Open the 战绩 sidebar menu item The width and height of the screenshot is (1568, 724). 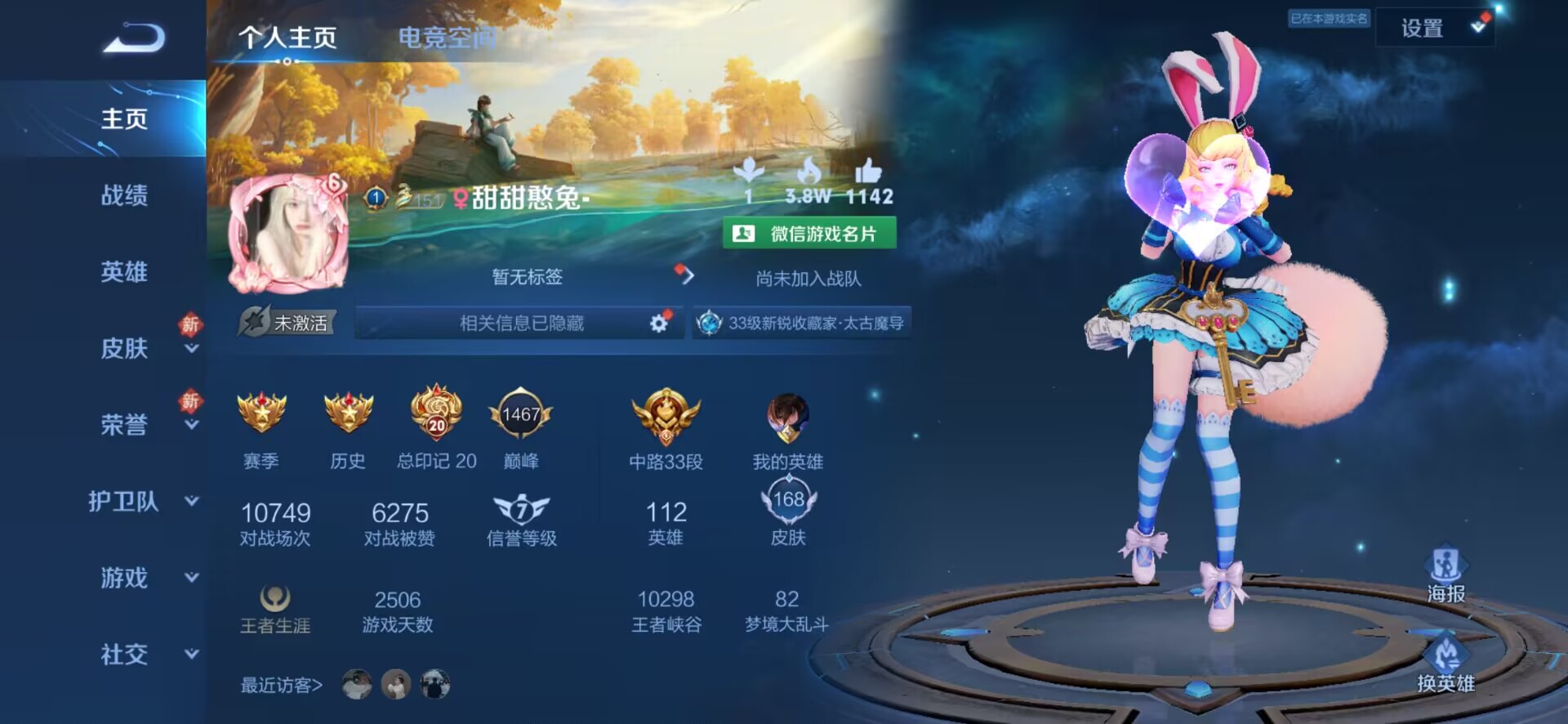pos(122,196)
